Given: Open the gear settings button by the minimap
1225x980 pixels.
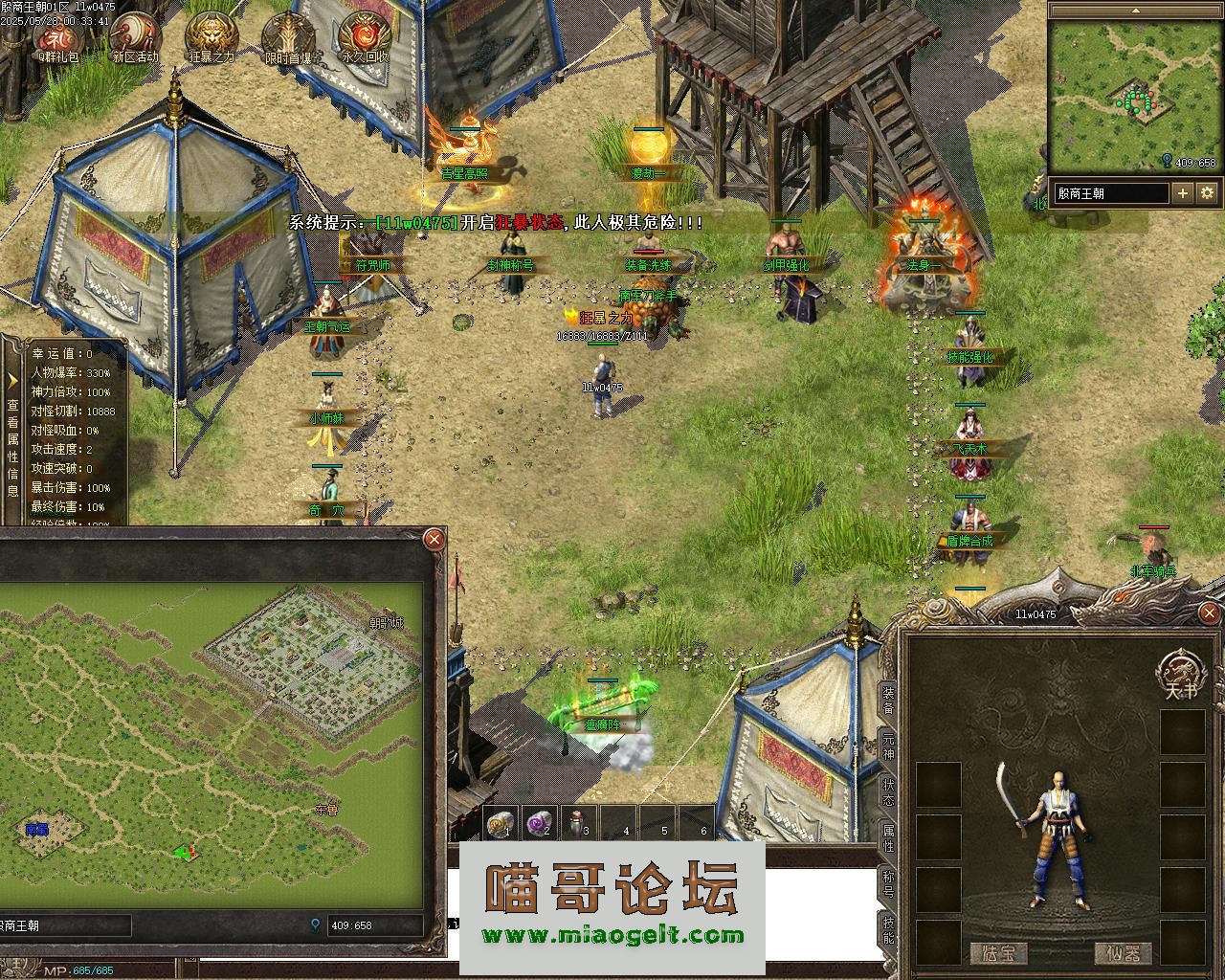Looking at the screenshot, I should tap(1207, 193).
